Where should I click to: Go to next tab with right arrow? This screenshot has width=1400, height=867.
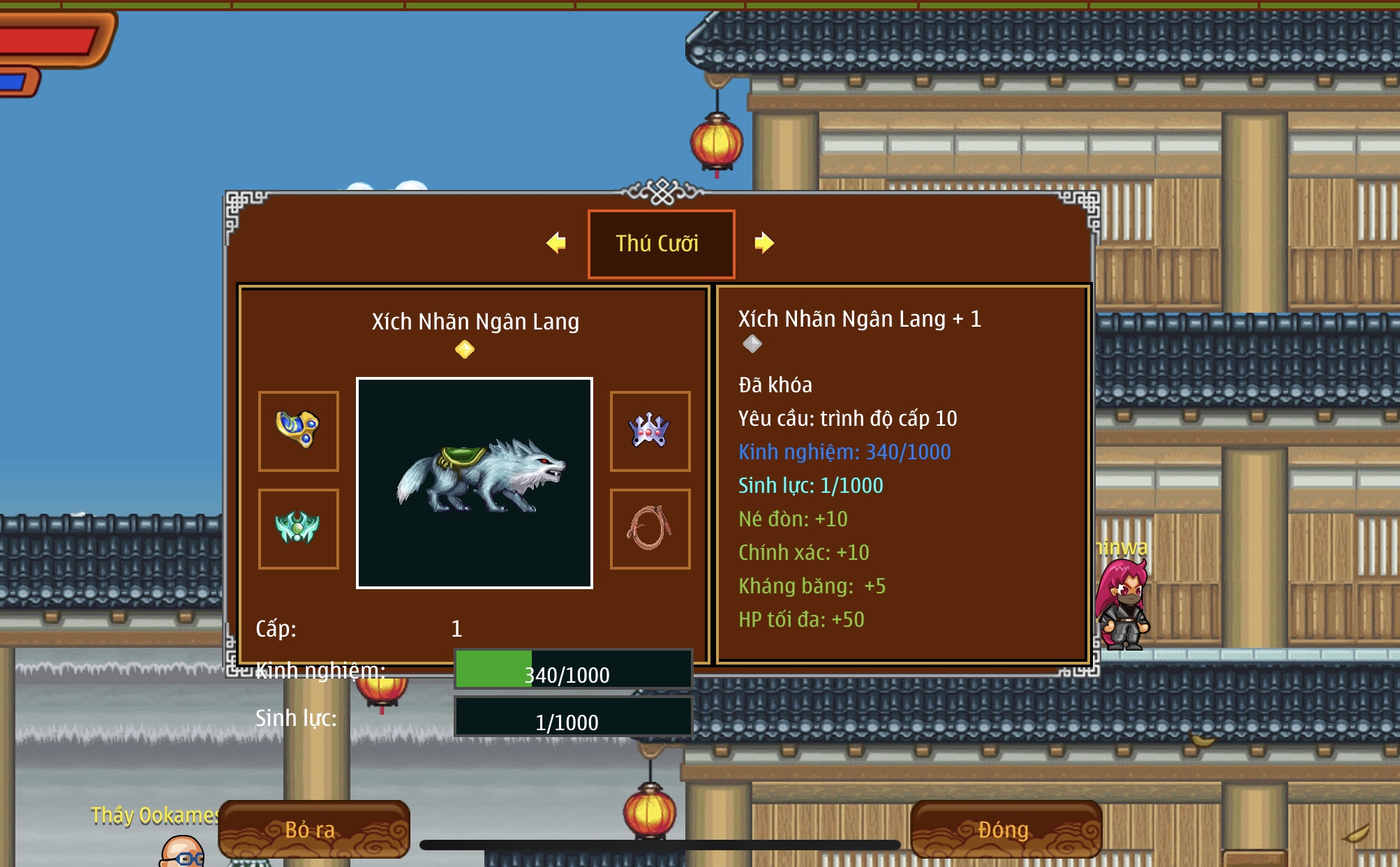click(x=764, y=243)
